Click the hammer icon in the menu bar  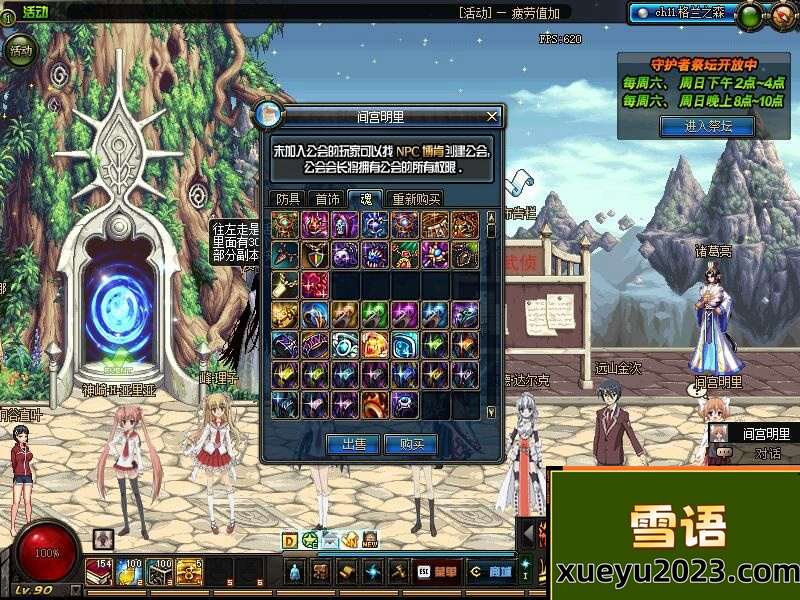pos(397,572)
